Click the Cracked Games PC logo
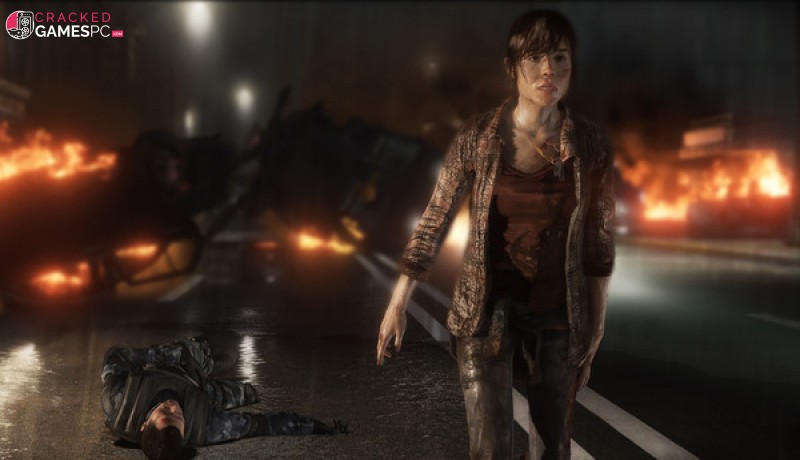 click(64, 24)
